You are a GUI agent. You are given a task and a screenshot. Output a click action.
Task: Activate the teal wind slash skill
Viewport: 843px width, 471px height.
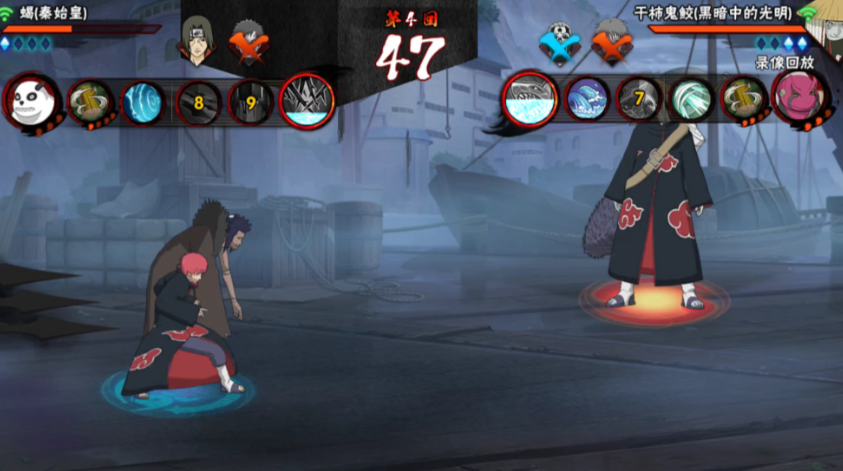(691, 99)
